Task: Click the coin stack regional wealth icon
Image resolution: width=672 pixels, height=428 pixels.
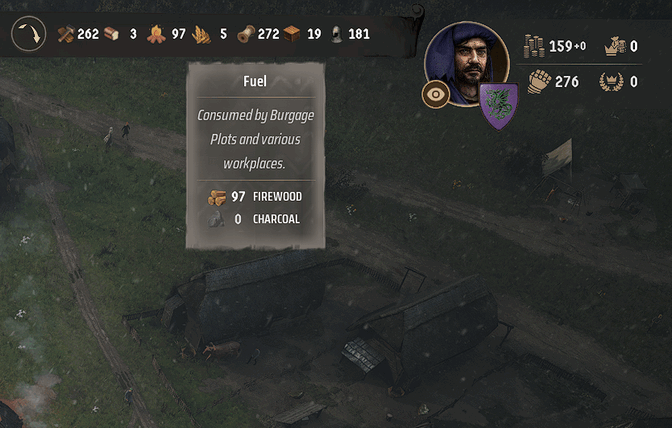Action: [534, 46]
